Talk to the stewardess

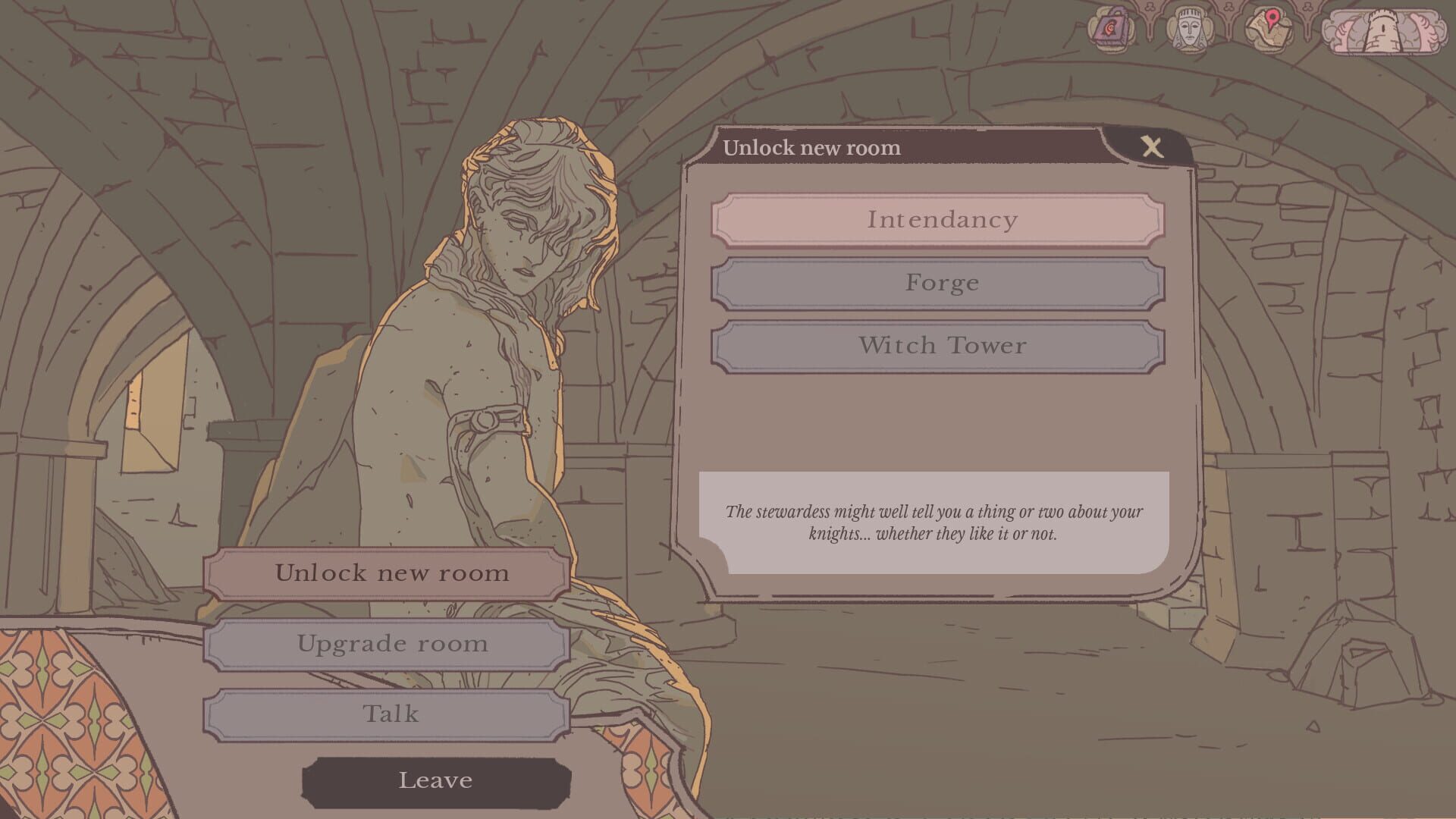[391, 714]
